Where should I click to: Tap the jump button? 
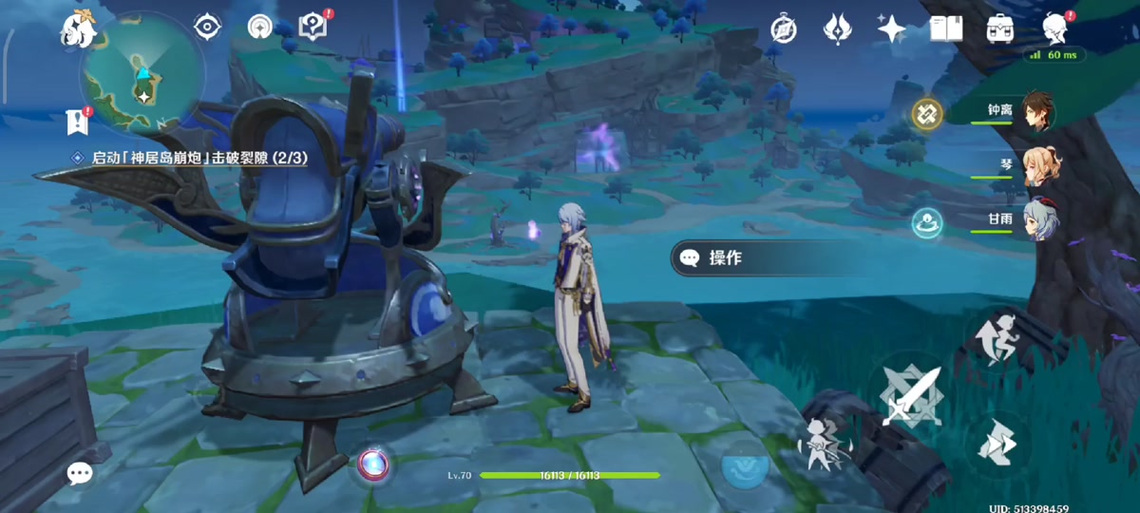coord(997,335)
